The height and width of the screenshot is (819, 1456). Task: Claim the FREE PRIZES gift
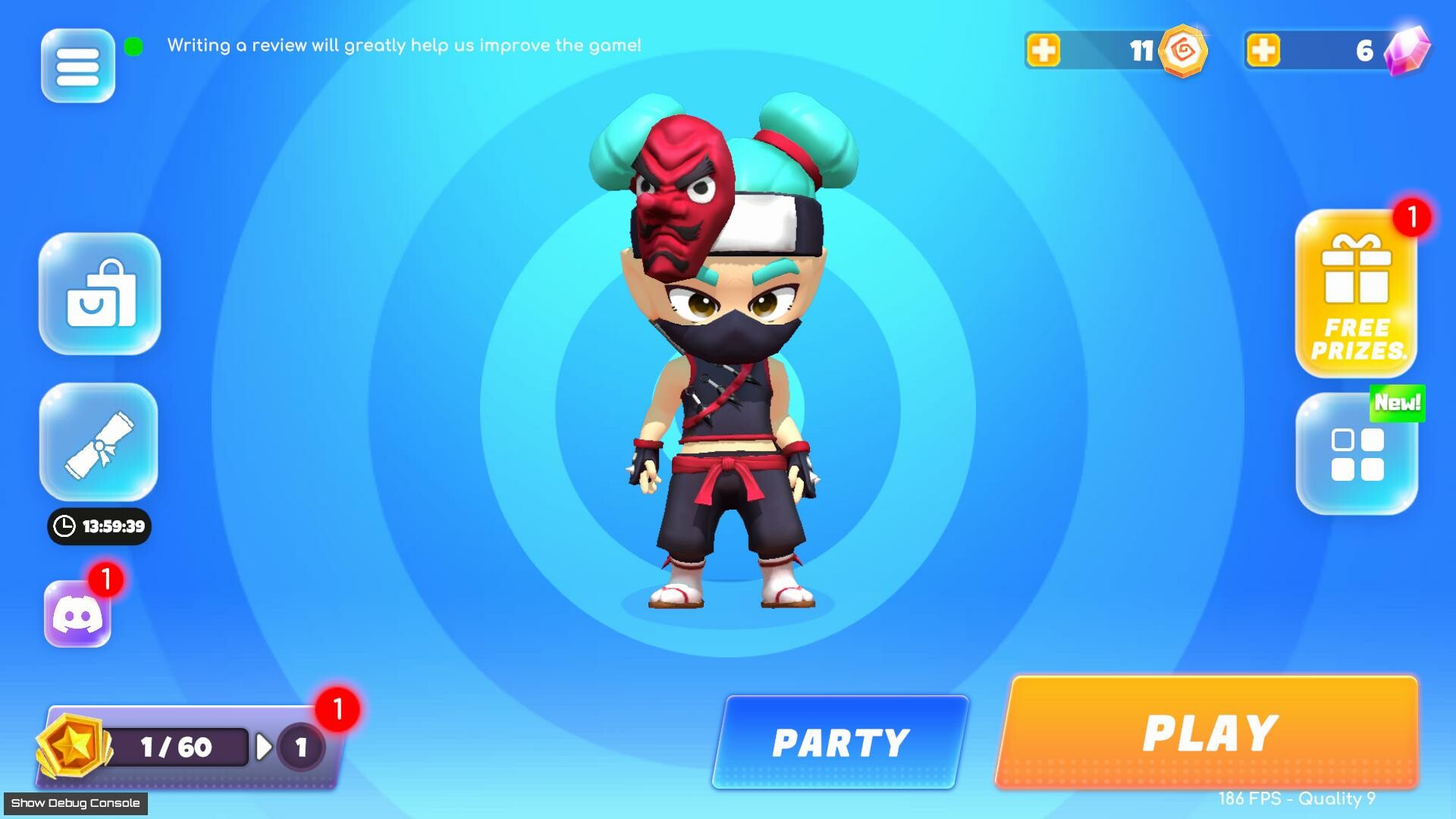1355,296
